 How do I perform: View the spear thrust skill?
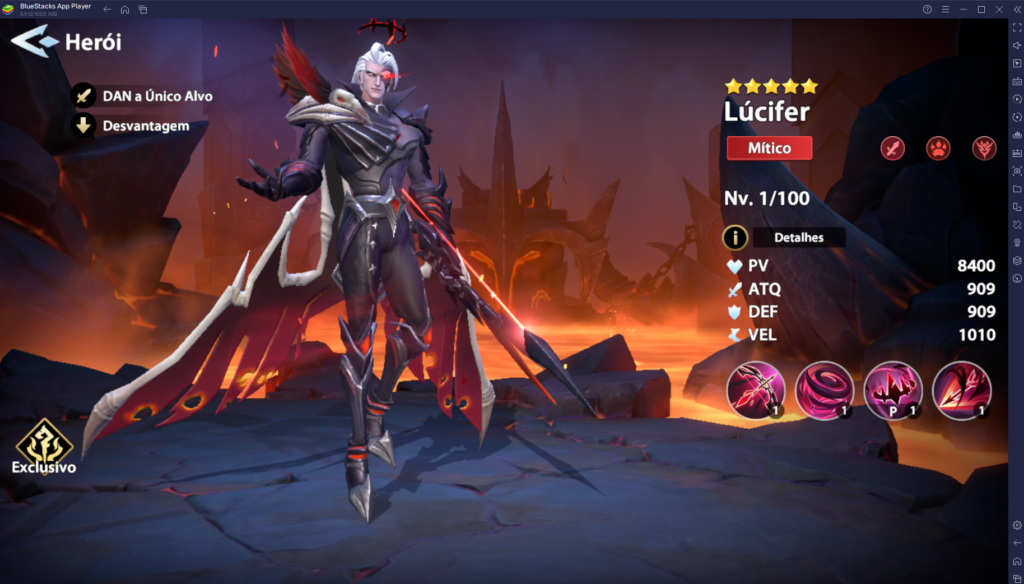[960, 390]
